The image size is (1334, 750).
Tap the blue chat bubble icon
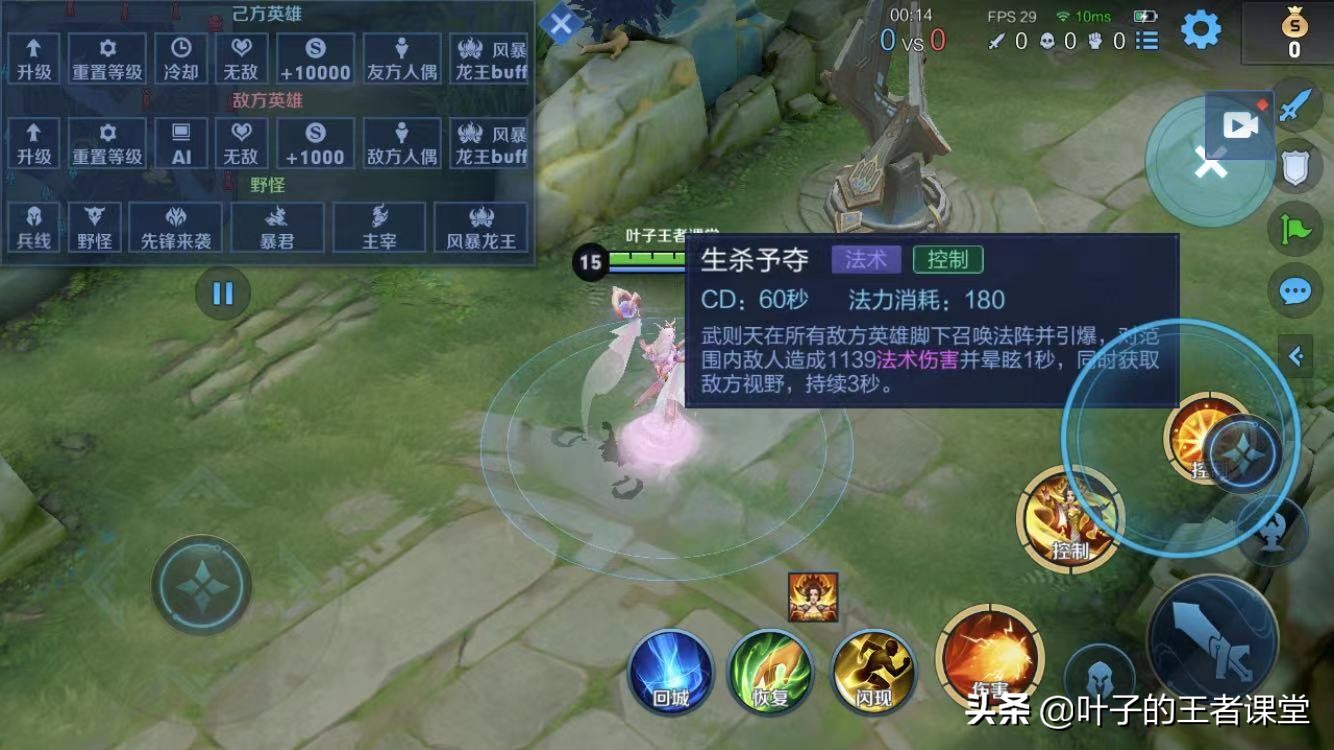point(1294,292)
